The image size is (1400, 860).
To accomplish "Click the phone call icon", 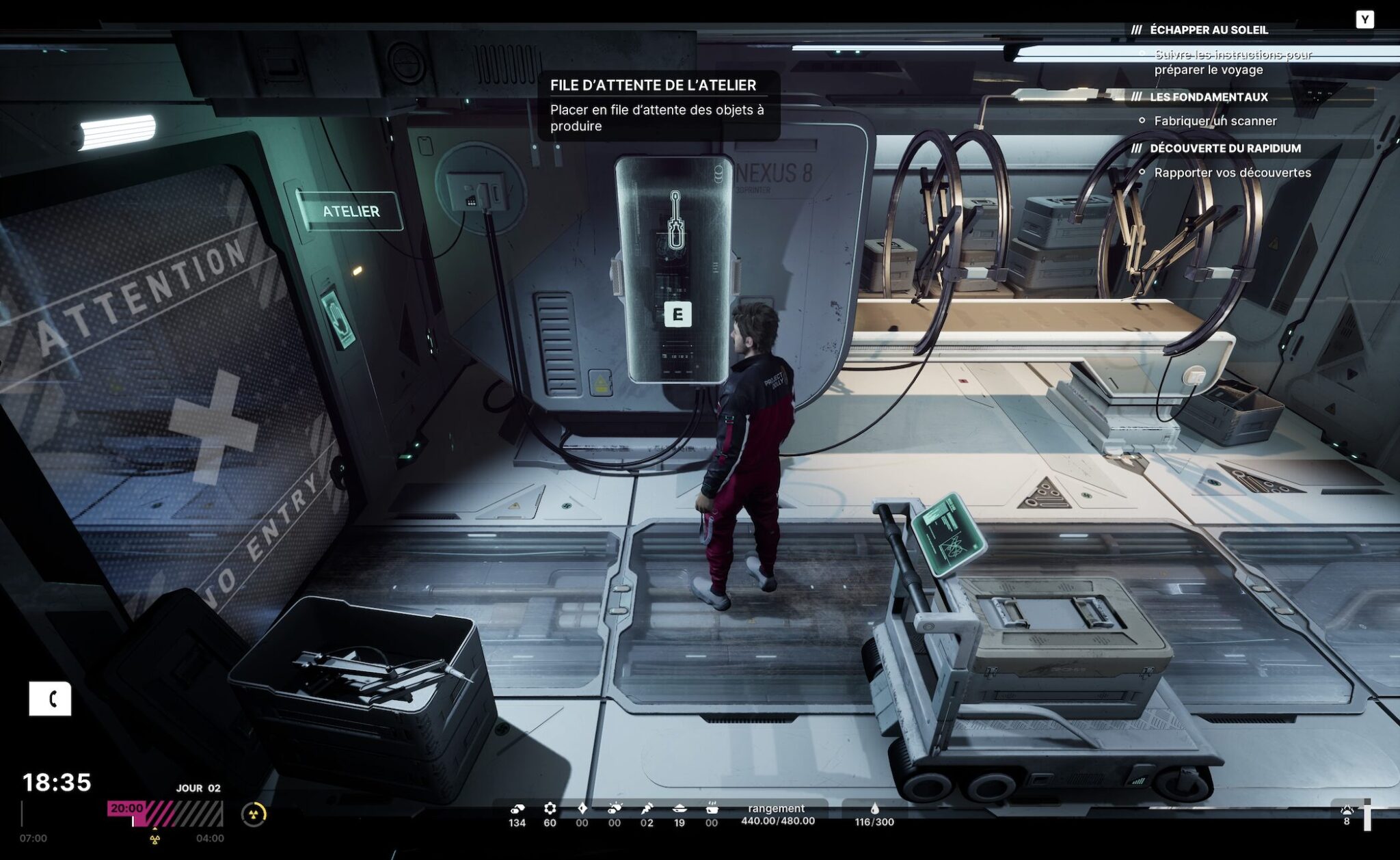I will coord(50,699).
